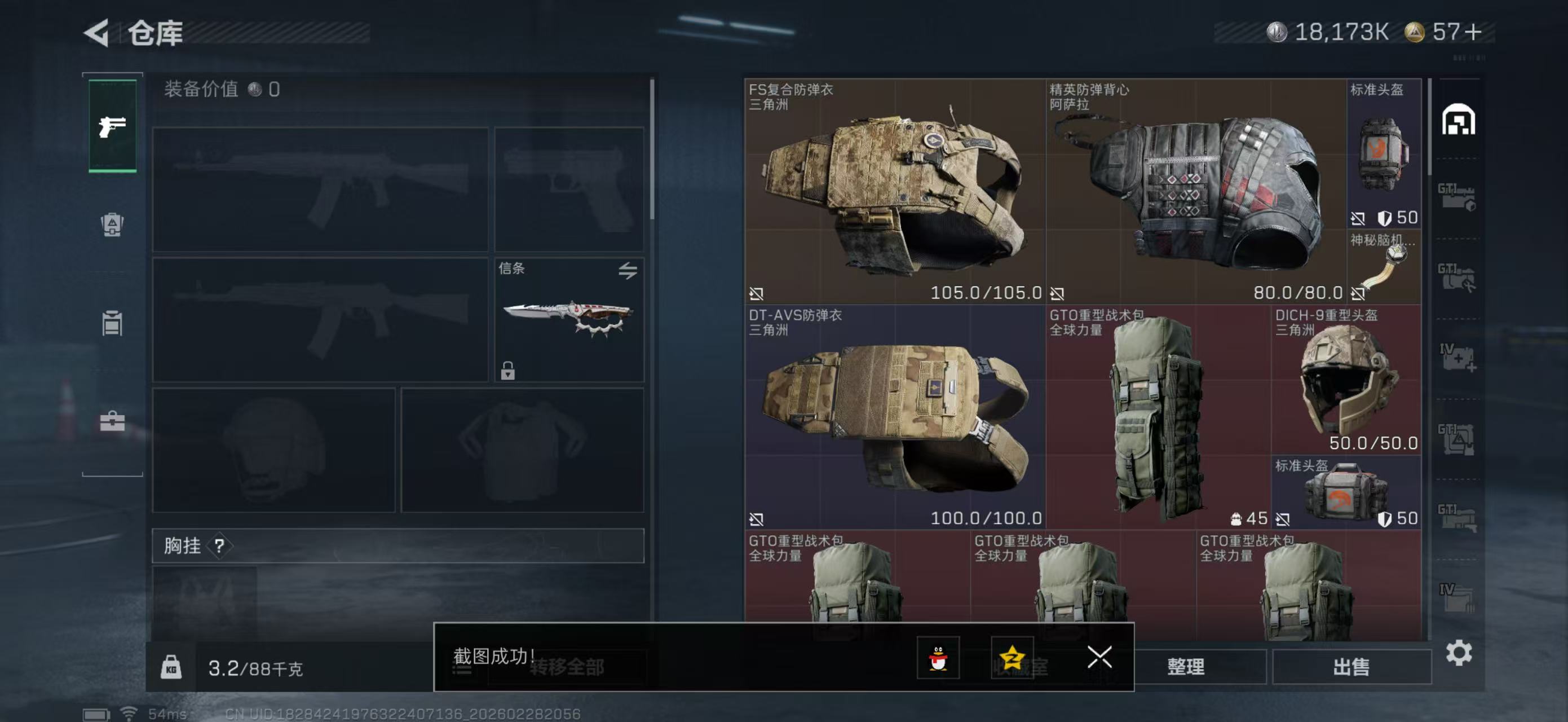The width and height of the screenshot is (1568, 722).
Task: Go back from the 仓库 screen
Action: click(x=97, y=32)
